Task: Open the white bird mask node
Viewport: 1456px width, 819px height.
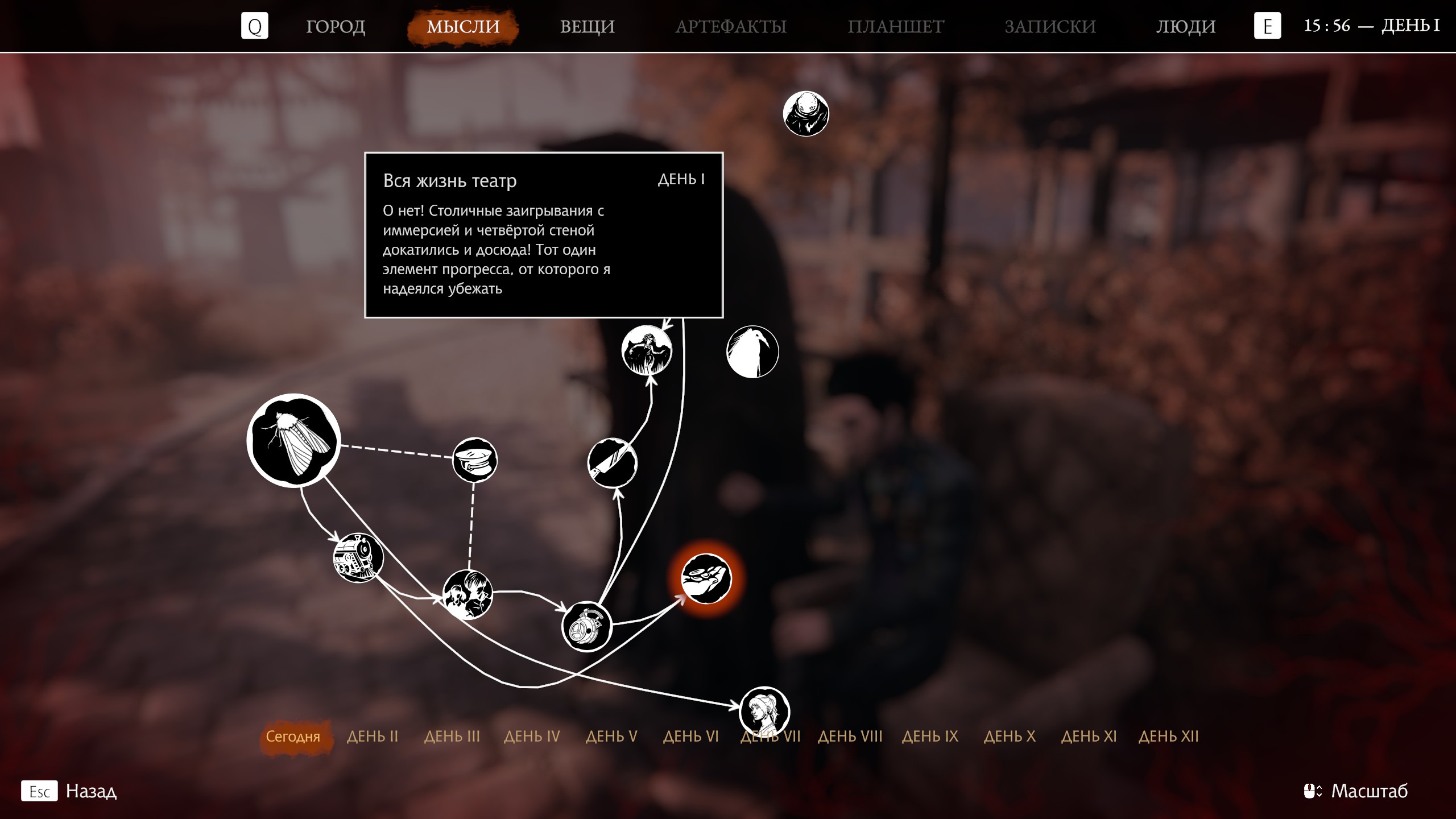Action: tap(752, 351)
